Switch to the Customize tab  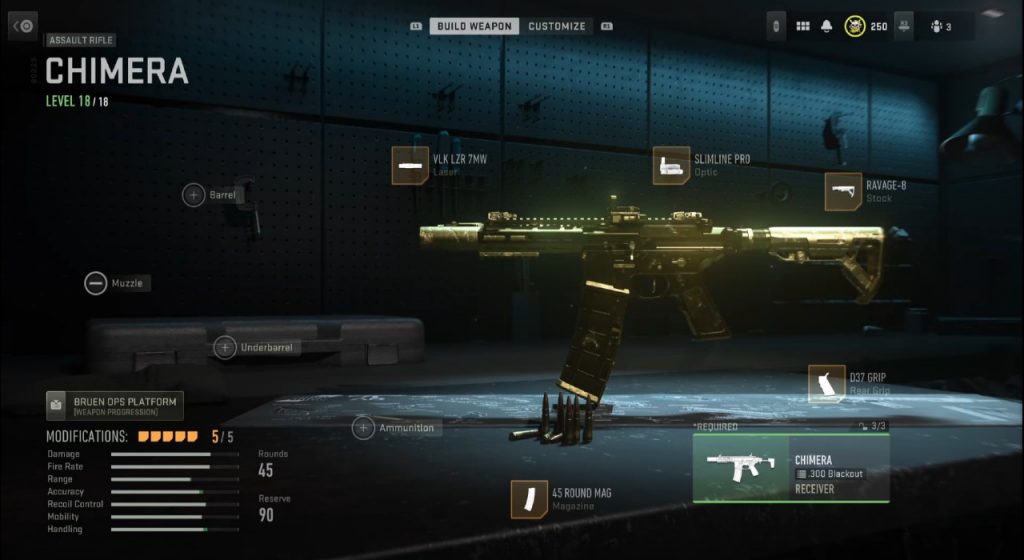tap(557, 26)
